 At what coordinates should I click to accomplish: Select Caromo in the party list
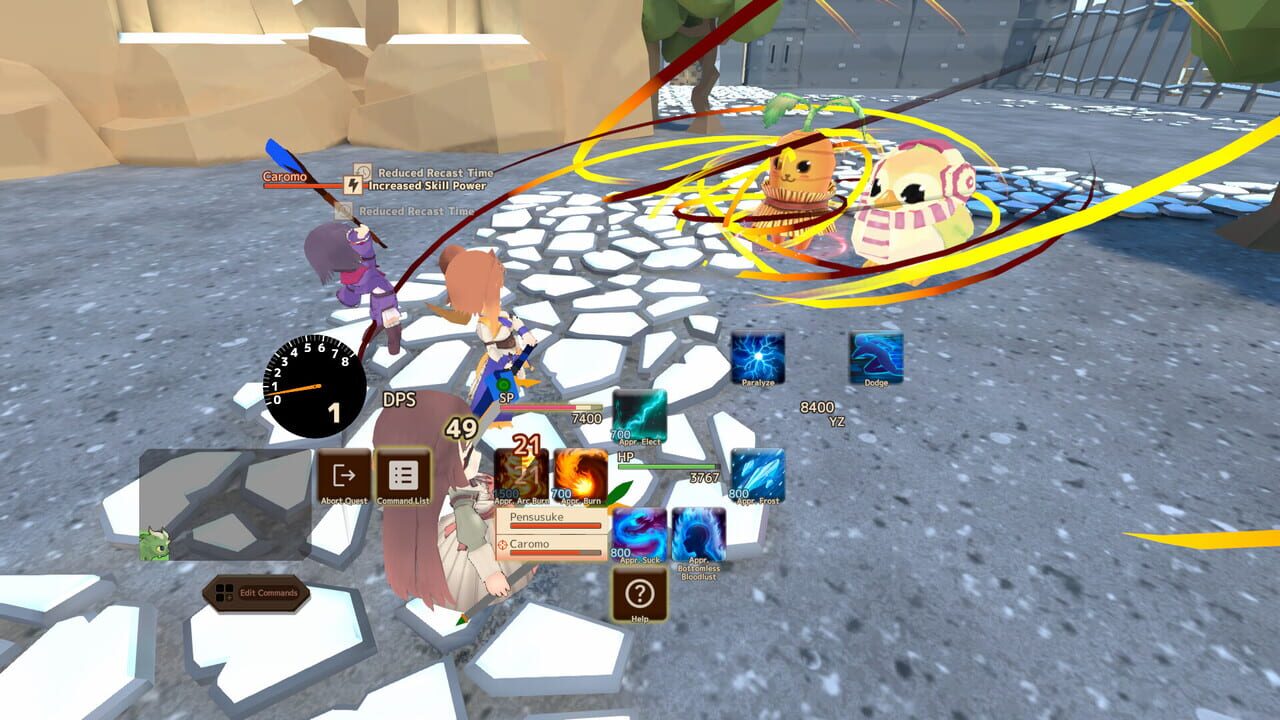tap(548, 547)
